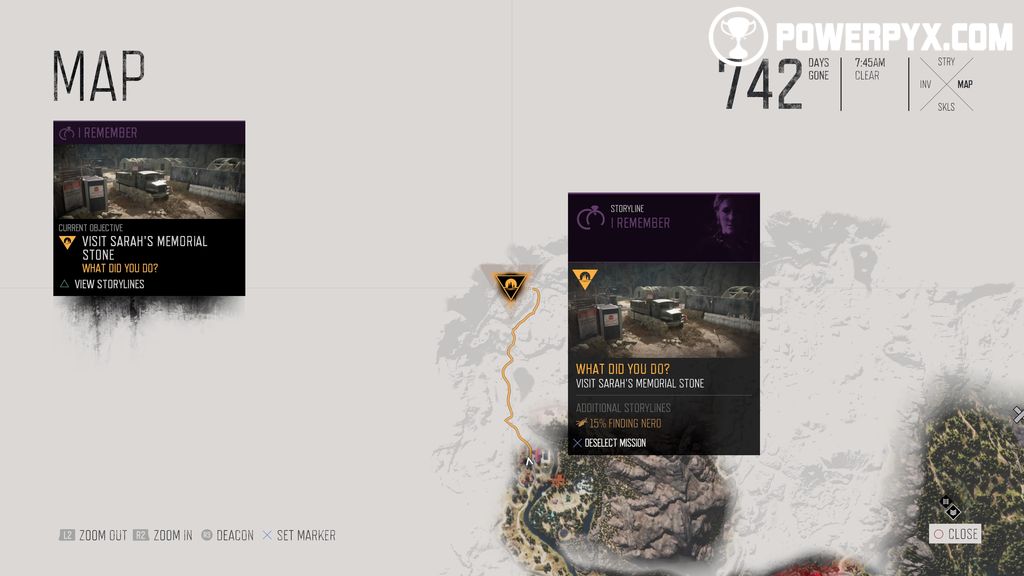Open the INV inventory tab

pyautogui.click(x=925, y=85)
